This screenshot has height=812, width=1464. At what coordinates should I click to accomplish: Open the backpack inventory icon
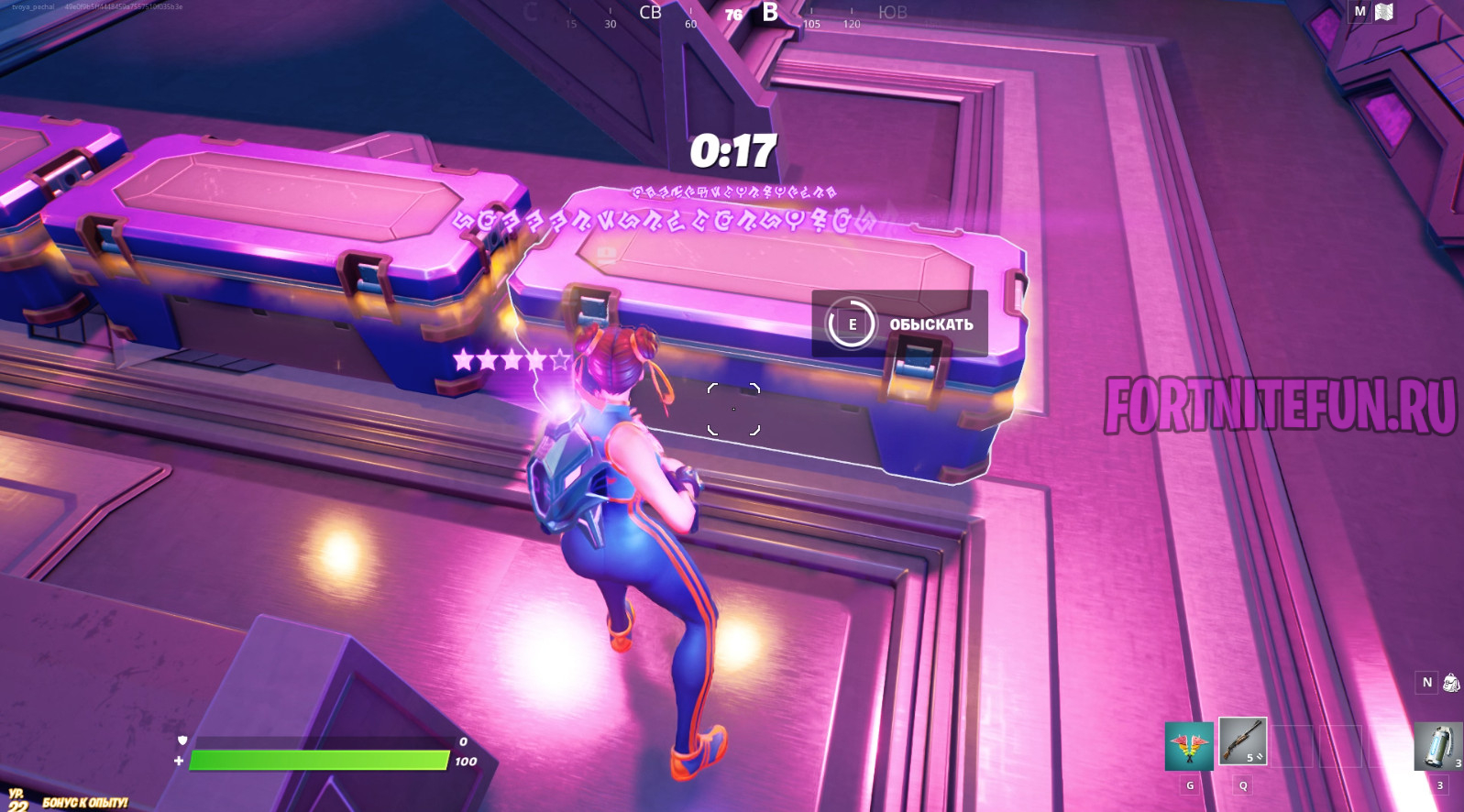pyautogui.click(x=1451, y=683)
